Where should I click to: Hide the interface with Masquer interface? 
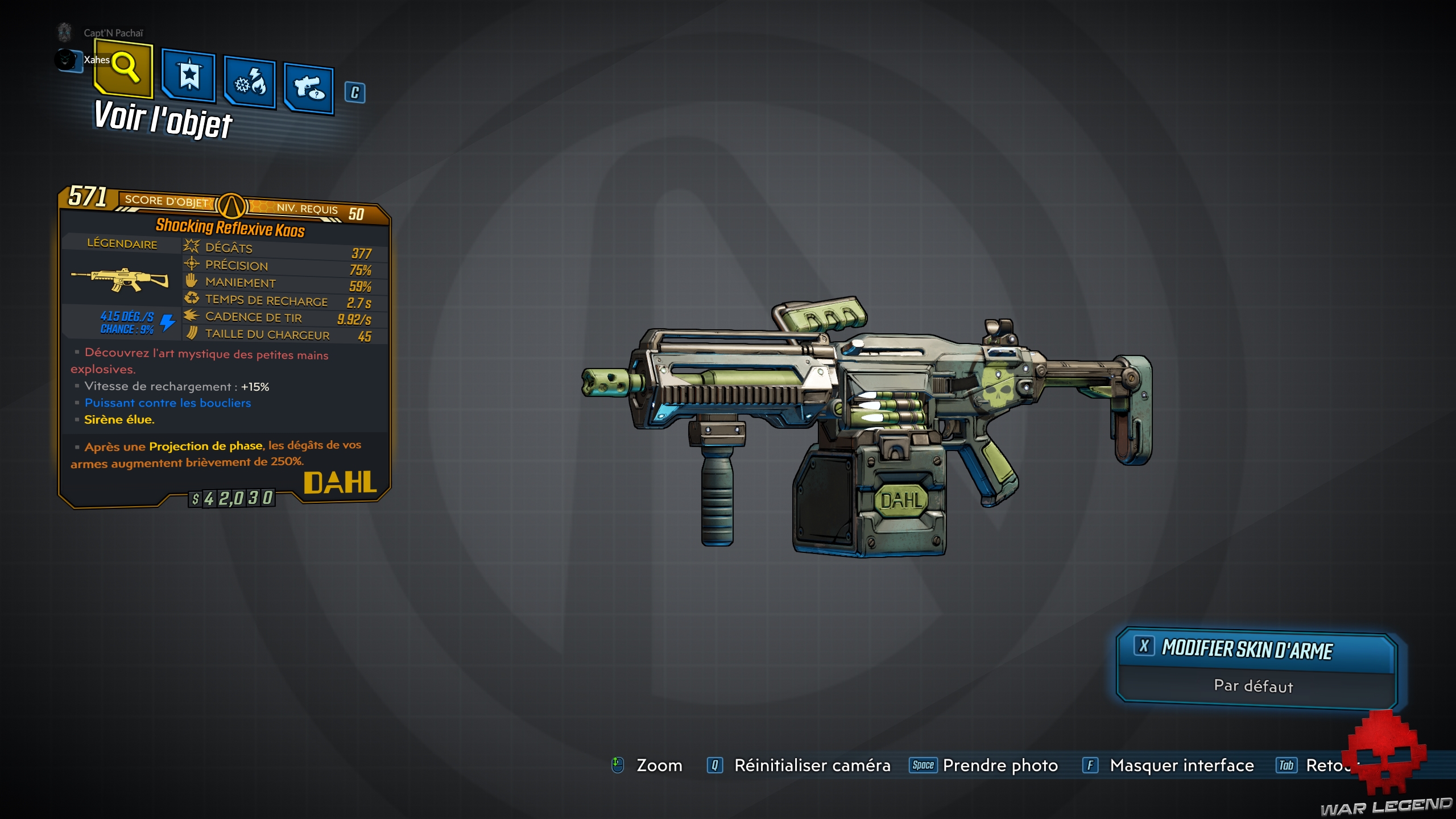1181,766
